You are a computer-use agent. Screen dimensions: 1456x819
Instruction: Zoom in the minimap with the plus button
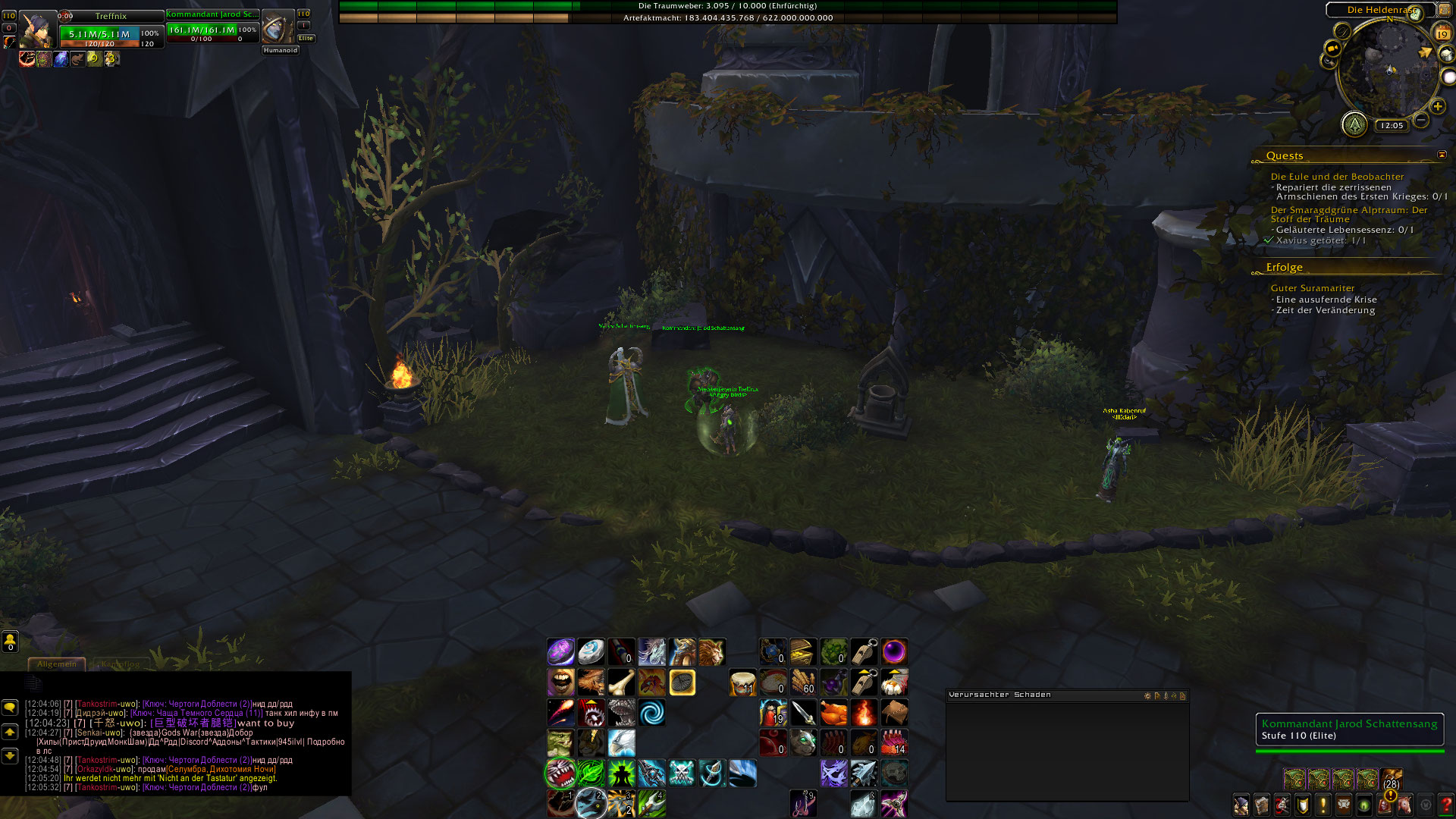[1437, 107]
